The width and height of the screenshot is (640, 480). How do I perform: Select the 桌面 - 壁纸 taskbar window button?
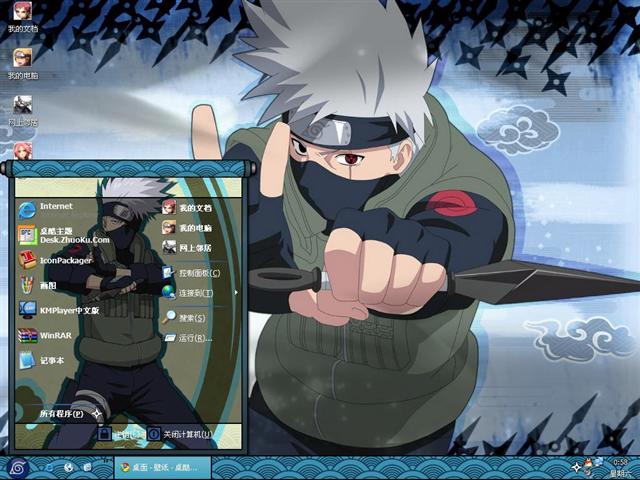[x=158, y=467]
